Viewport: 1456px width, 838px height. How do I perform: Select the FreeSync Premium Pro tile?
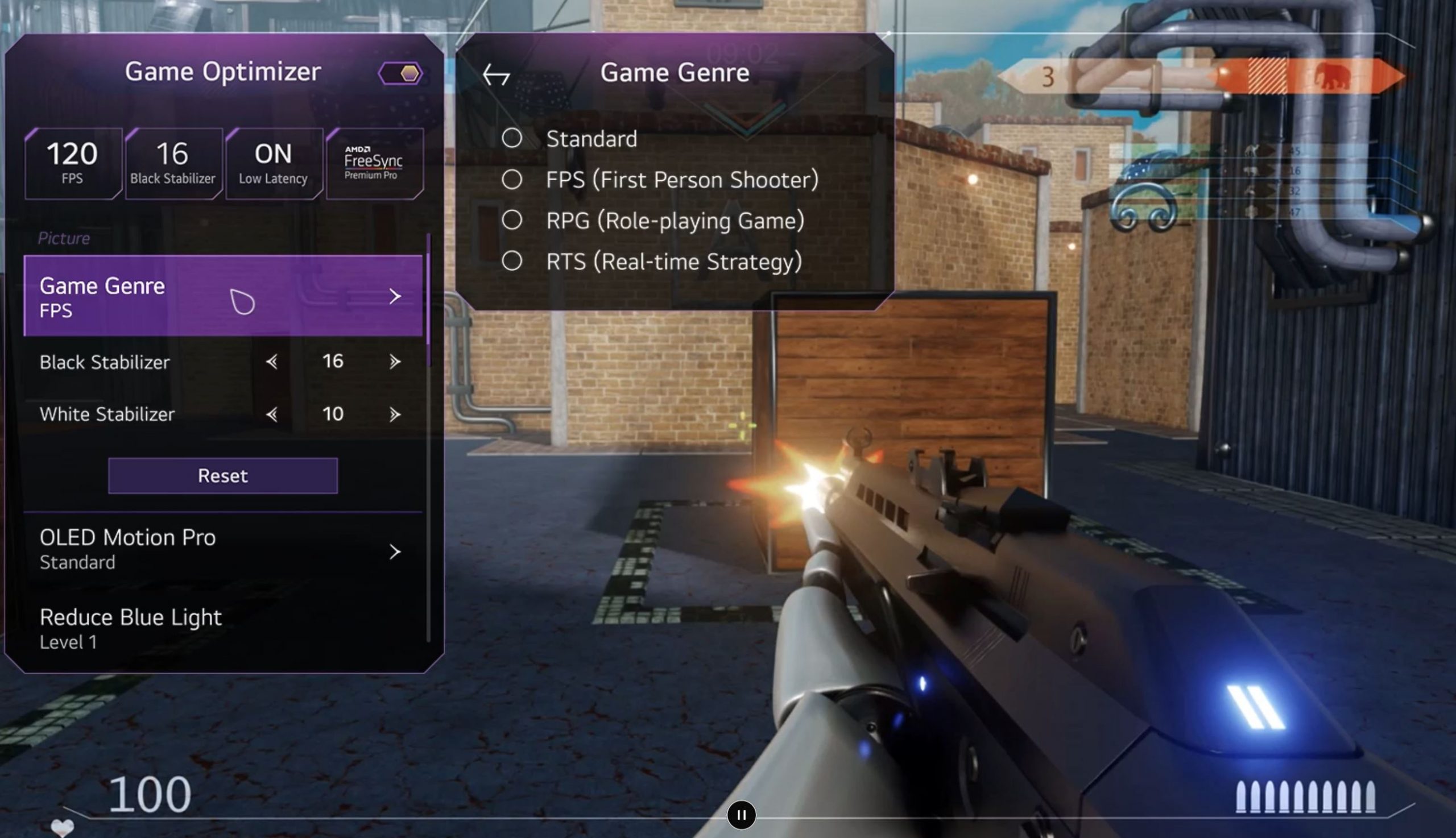point(374,164)
